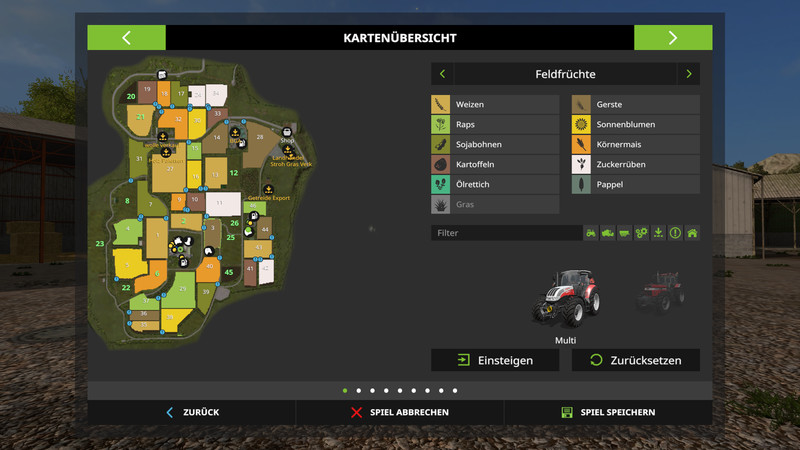Image resolution: width=800 pixels, height=450 pixels.
Task: Toggle the Kartoffeln legend entry
Action: (495, 165)
